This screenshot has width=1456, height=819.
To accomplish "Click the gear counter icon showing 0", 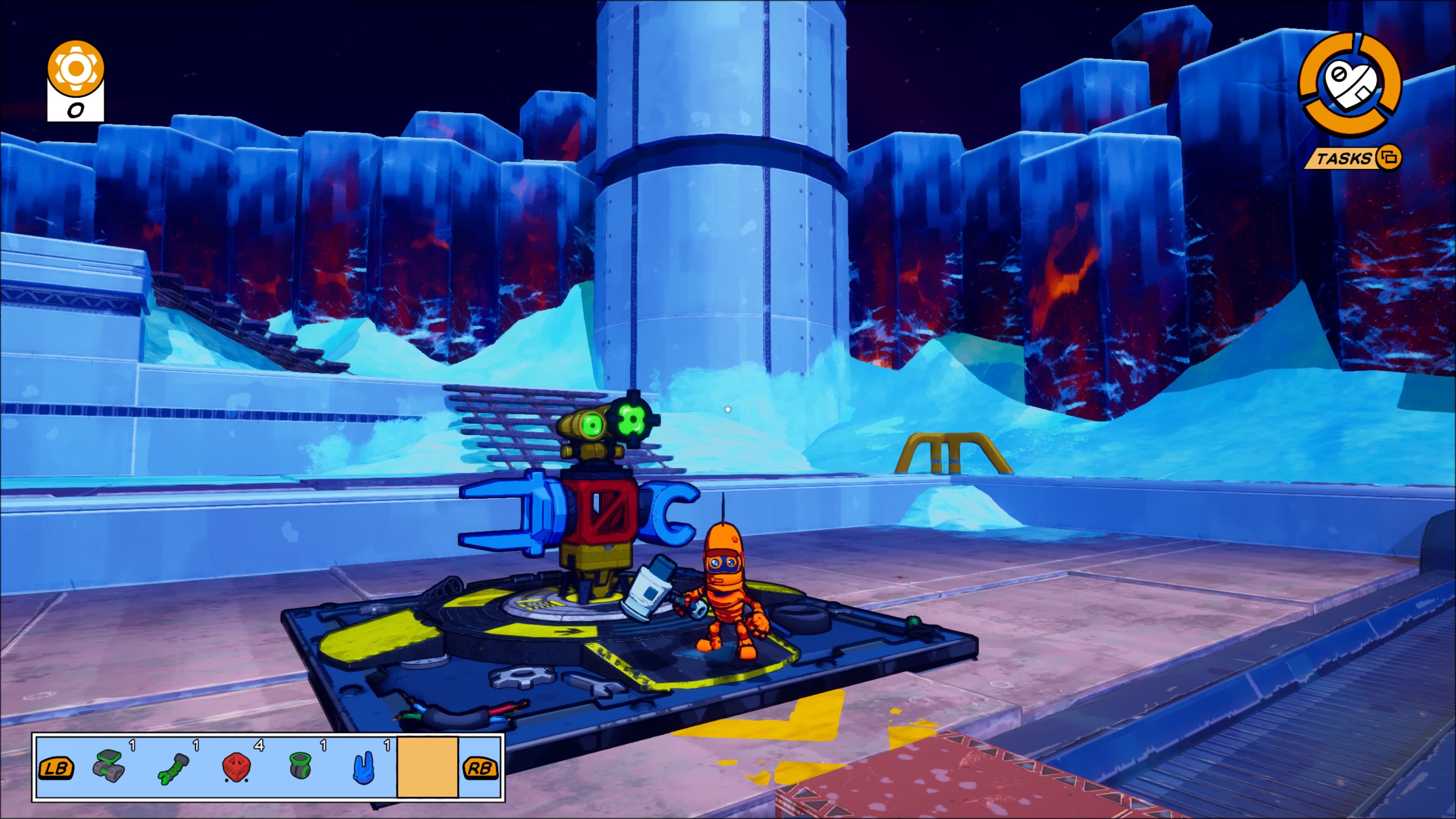I will coord(76,74).
